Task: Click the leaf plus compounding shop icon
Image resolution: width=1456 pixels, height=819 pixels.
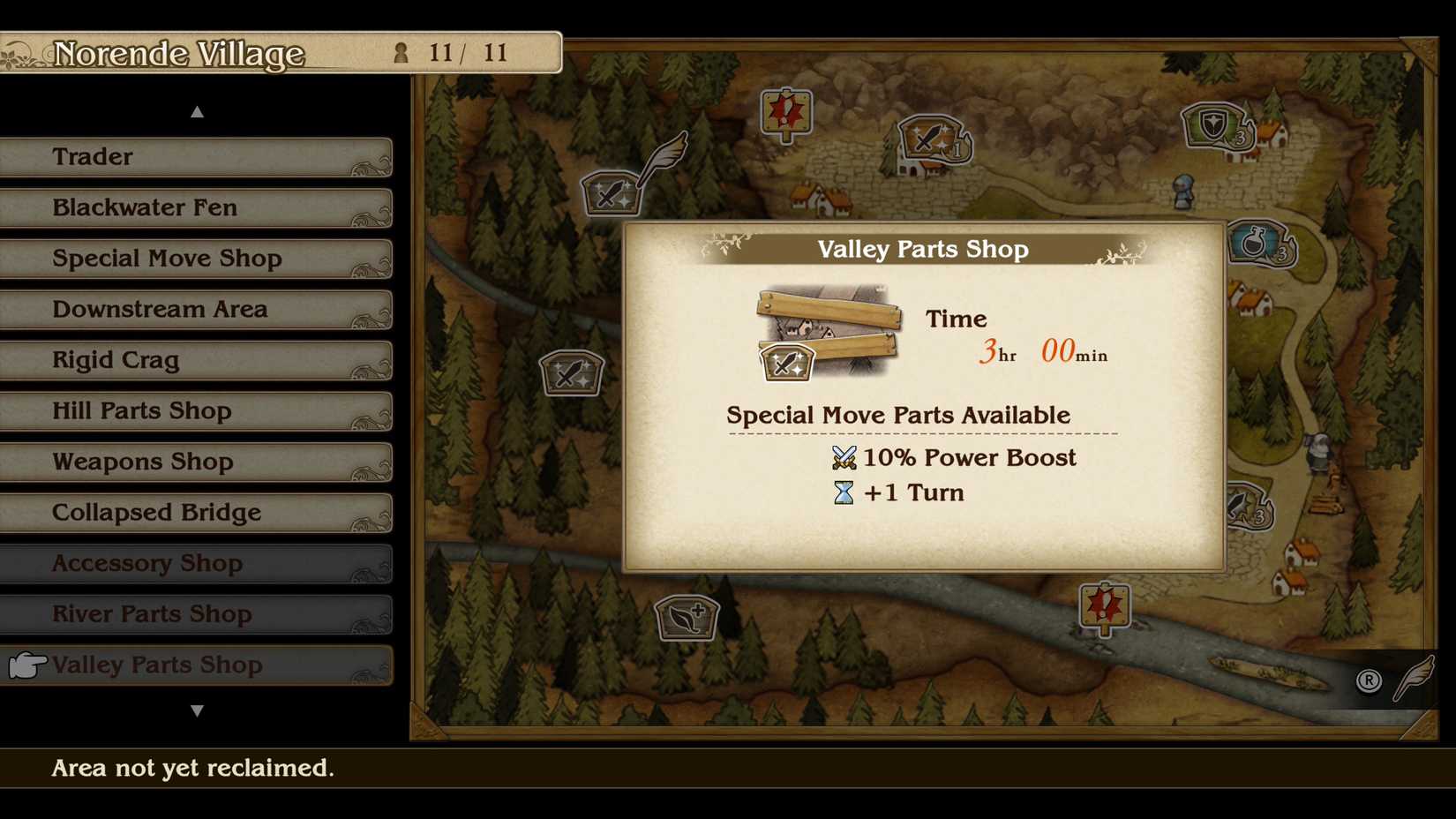Action: pos(687,619)
